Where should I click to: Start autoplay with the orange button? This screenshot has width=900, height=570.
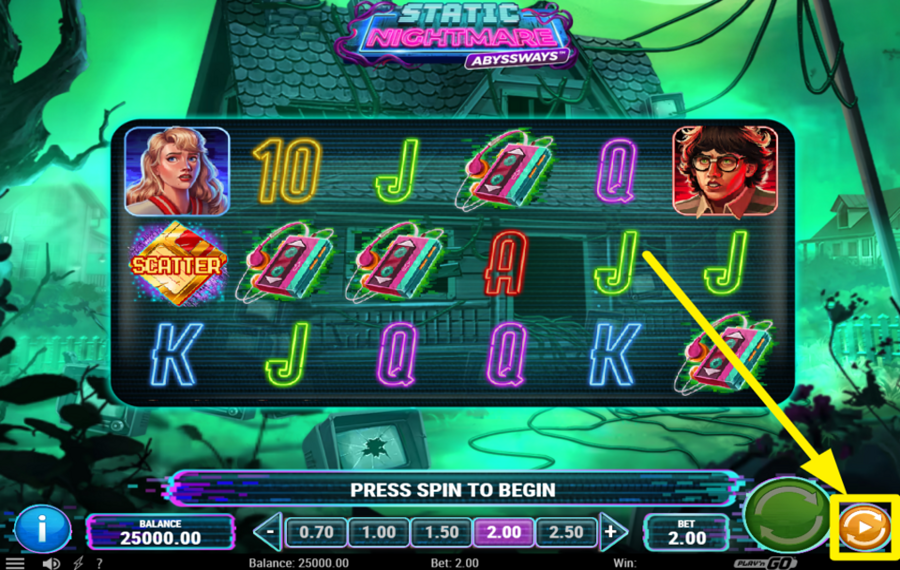(864, 527)
